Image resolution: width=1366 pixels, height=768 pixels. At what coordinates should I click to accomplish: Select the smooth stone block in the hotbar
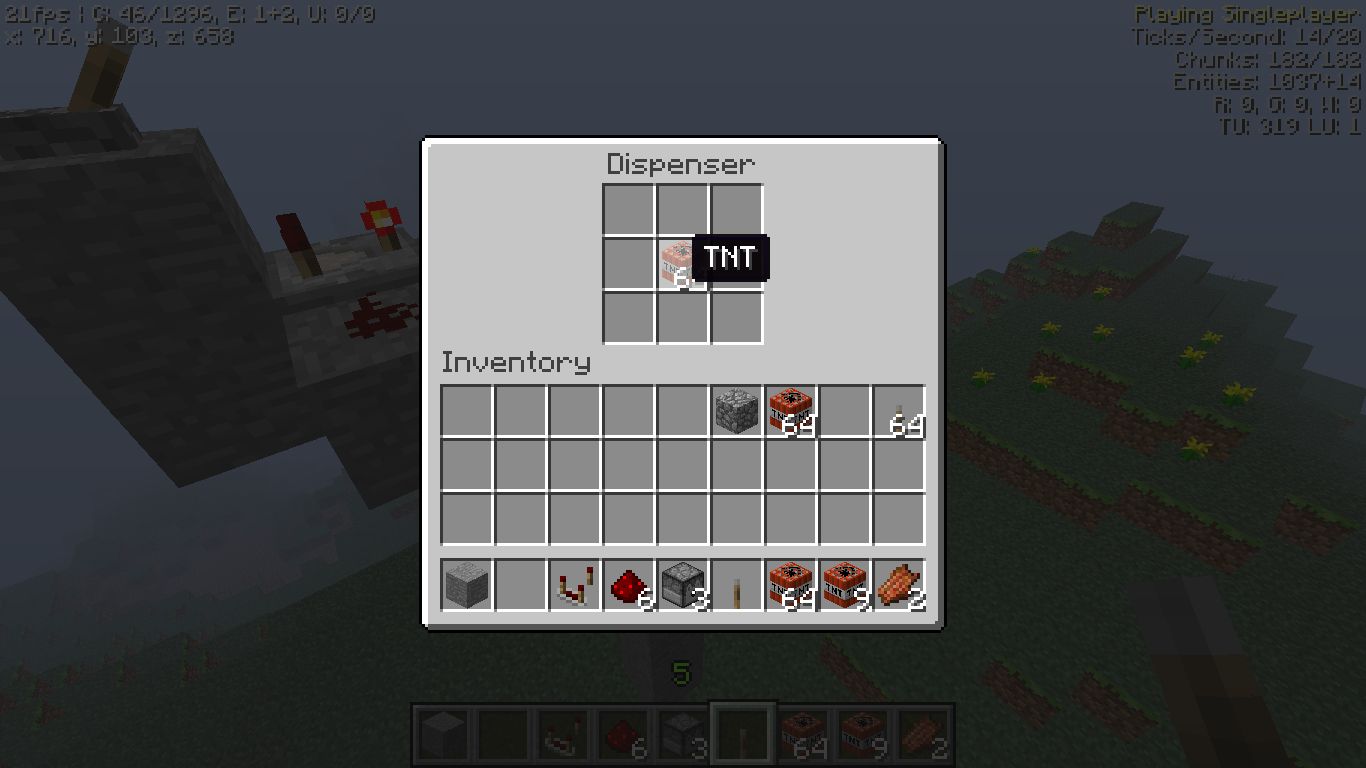click(464, 585)
